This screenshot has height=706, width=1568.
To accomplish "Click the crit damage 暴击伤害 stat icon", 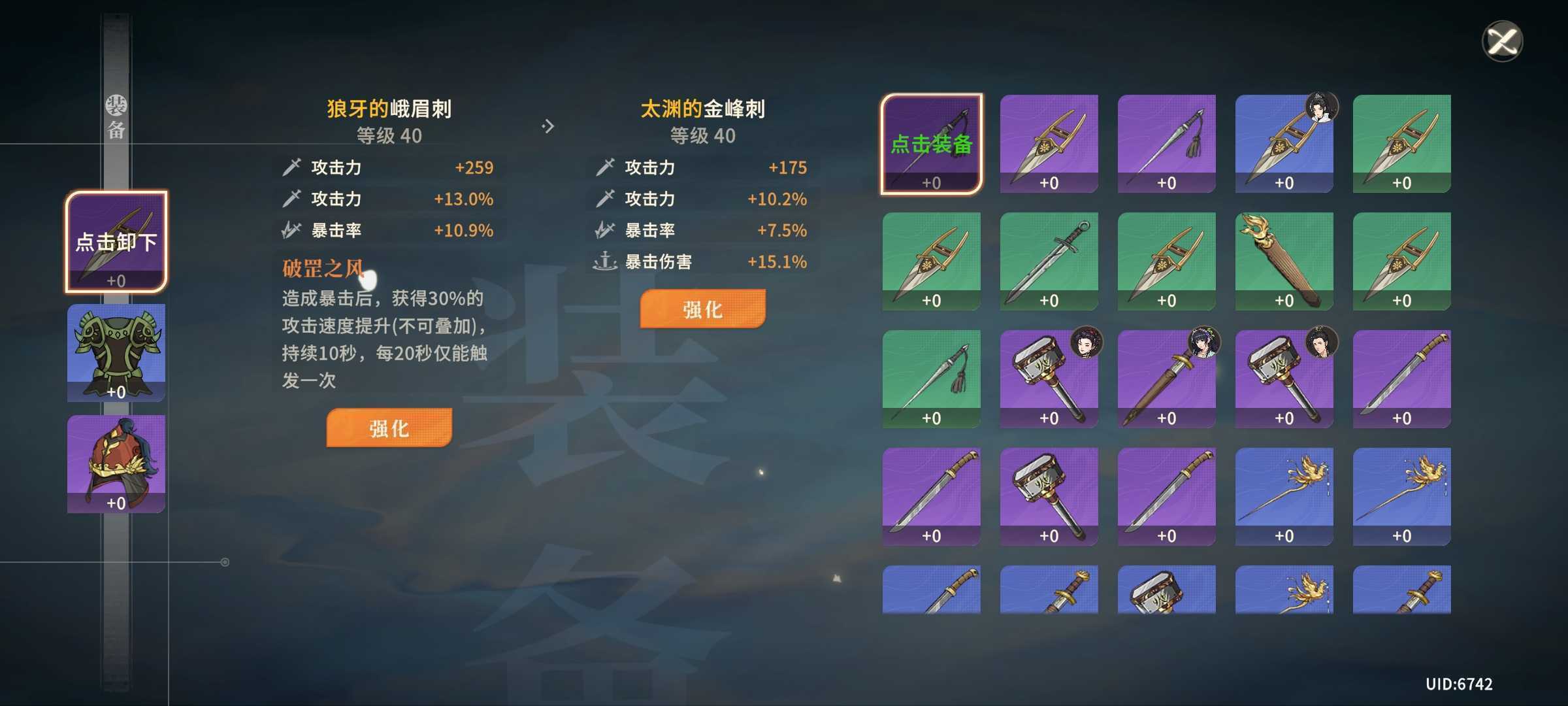I will (x=604, y=261).
